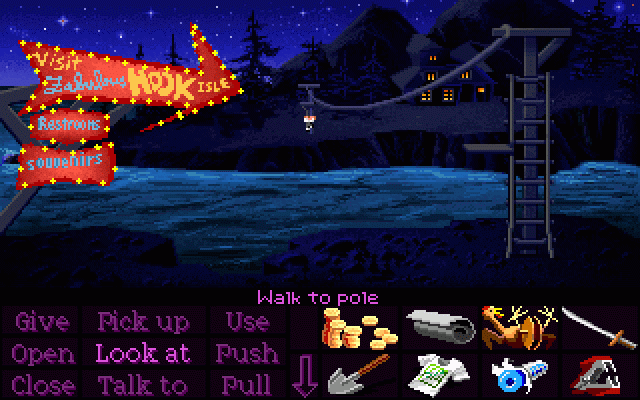Choose the Look at verb

click(x=143, y=353)
